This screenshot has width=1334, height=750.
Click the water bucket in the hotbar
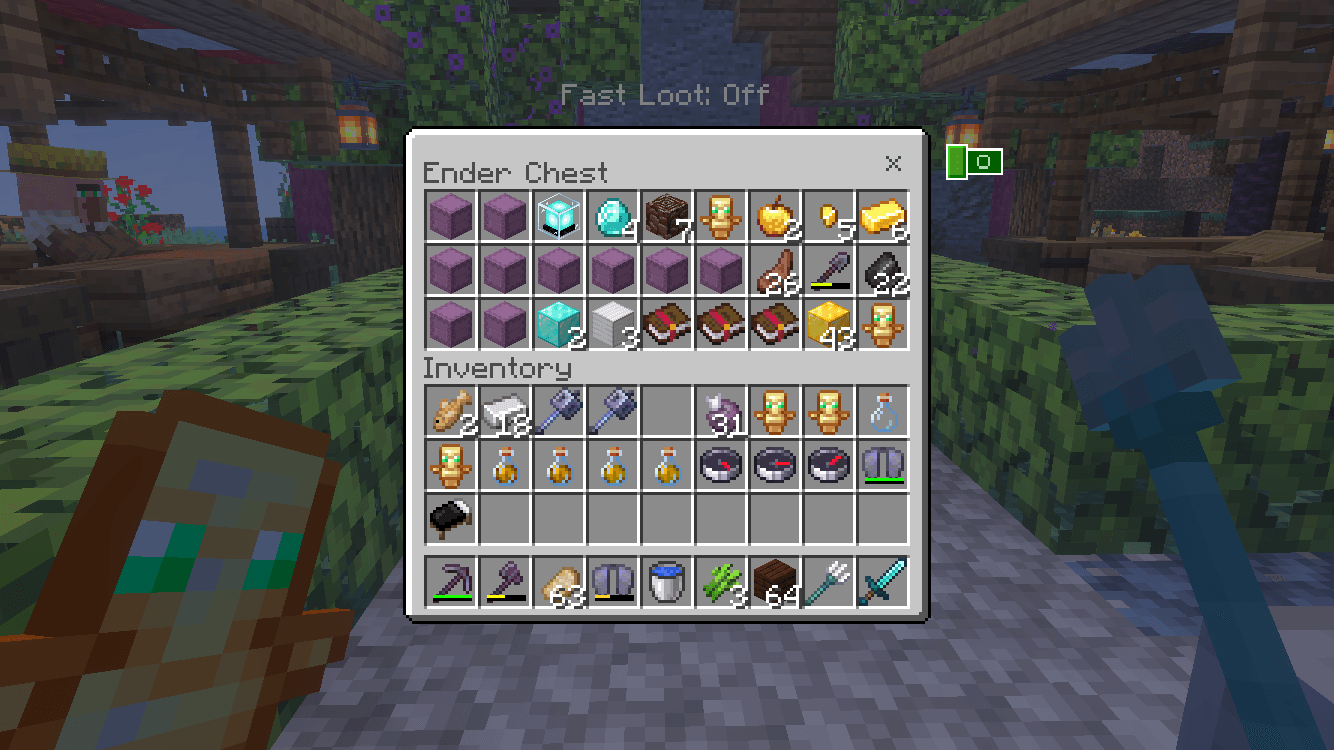[667, 585]
